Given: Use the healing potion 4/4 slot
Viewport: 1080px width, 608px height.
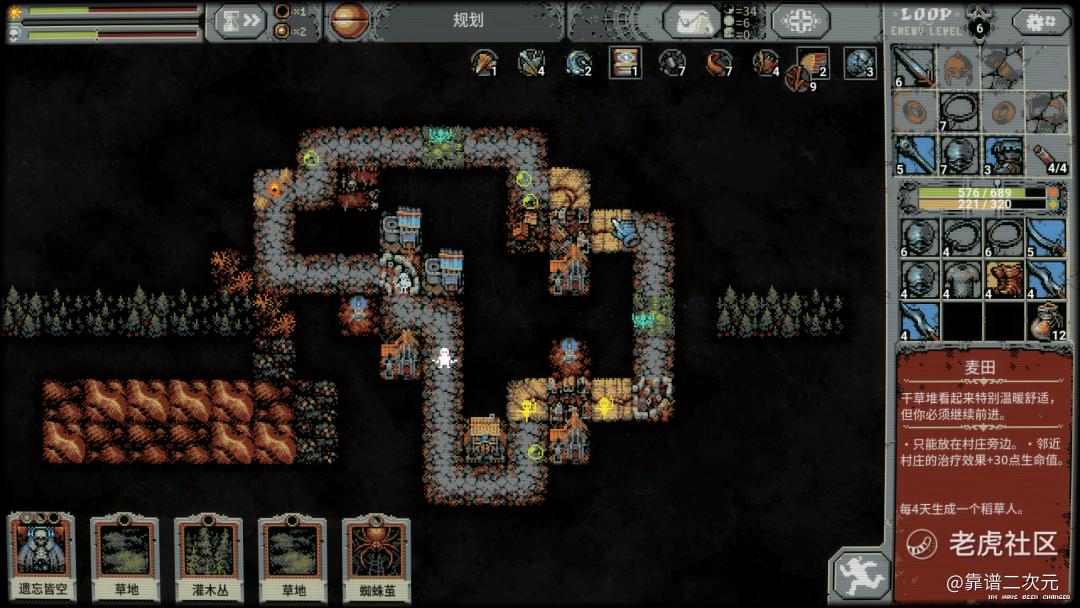Looking at the screenshot, I should pyautogui.click(x=1045, y=155).
